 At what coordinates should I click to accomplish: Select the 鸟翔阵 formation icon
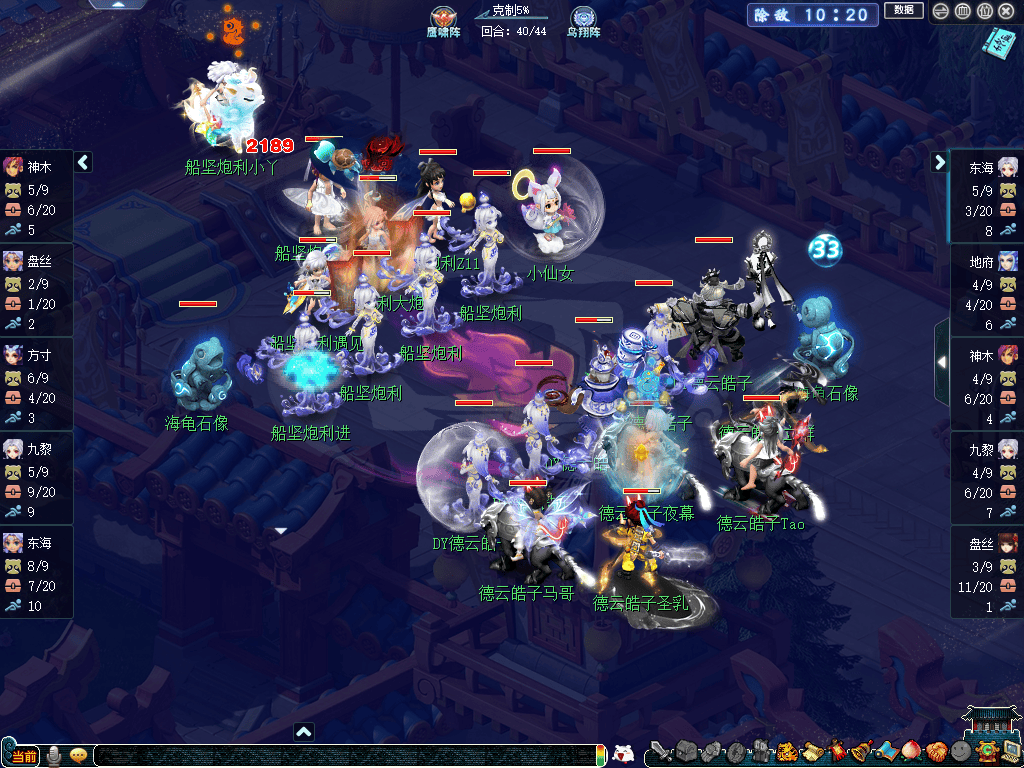coord(583,18)
